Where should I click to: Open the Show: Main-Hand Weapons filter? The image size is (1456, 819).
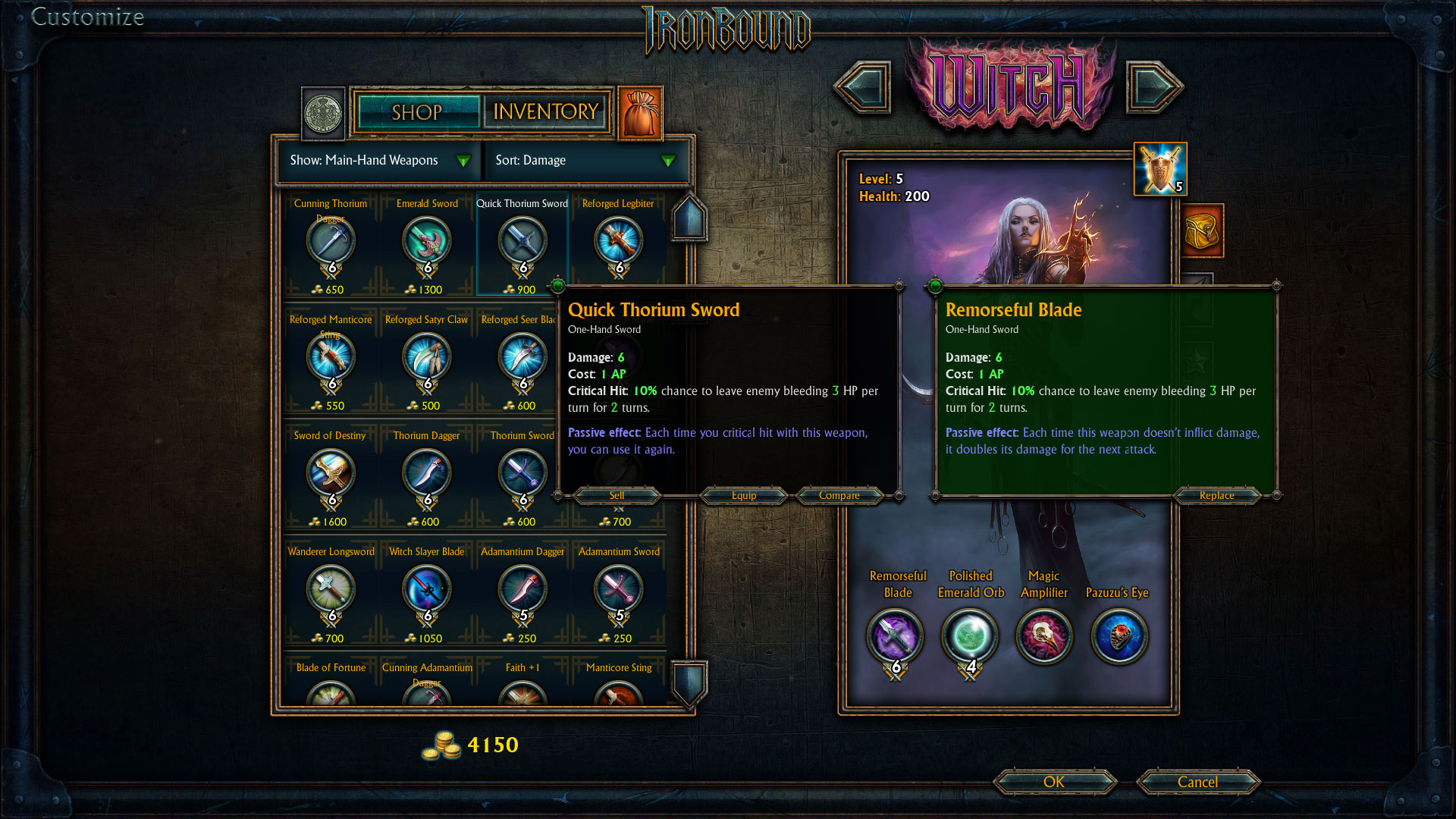point(378,160)
